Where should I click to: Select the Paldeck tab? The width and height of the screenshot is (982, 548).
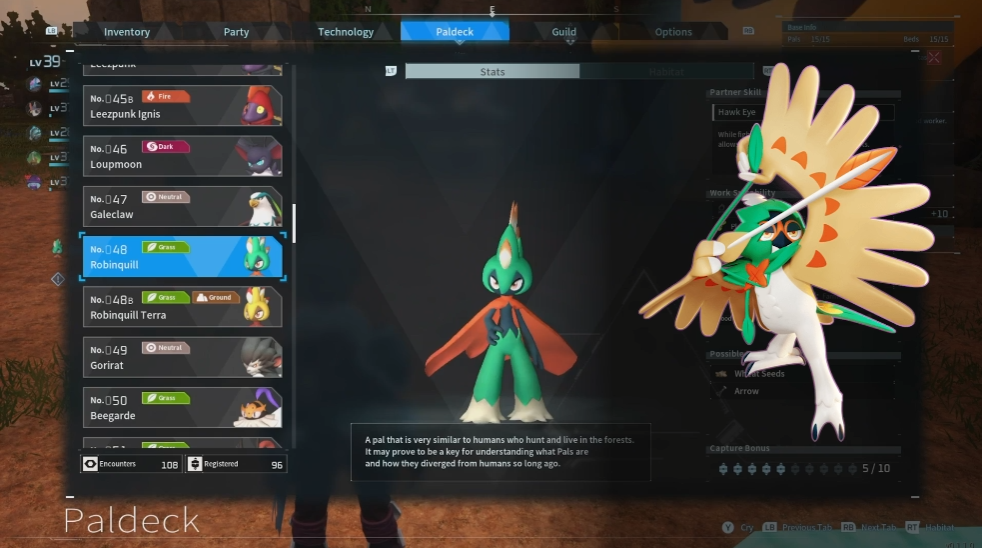click(x=454, y=32)
